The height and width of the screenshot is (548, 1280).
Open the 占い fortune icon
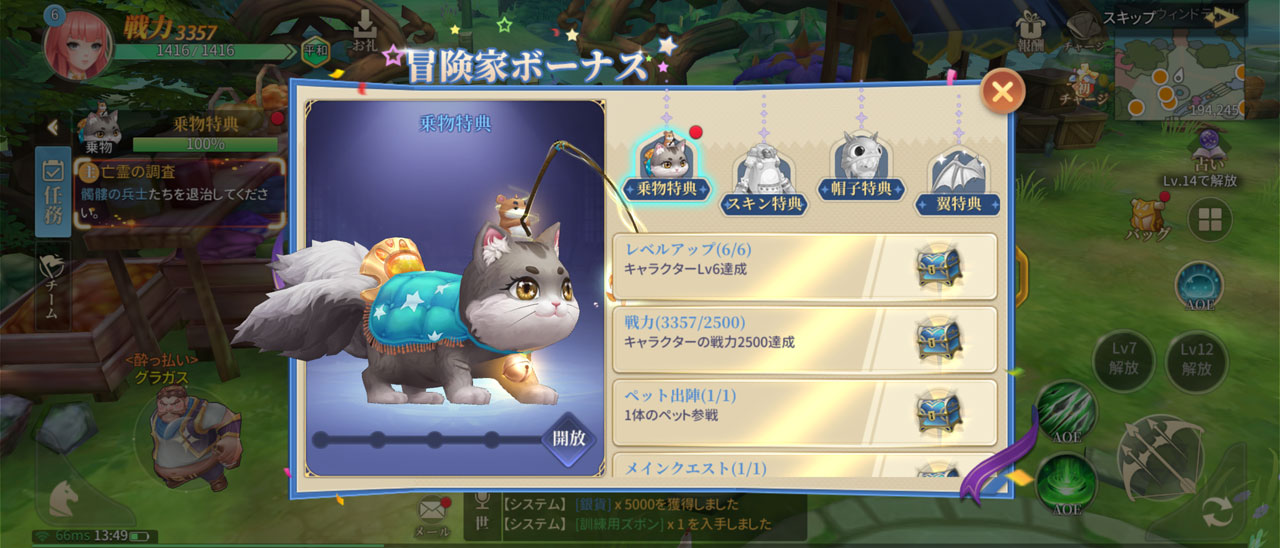pos(1212,150)
